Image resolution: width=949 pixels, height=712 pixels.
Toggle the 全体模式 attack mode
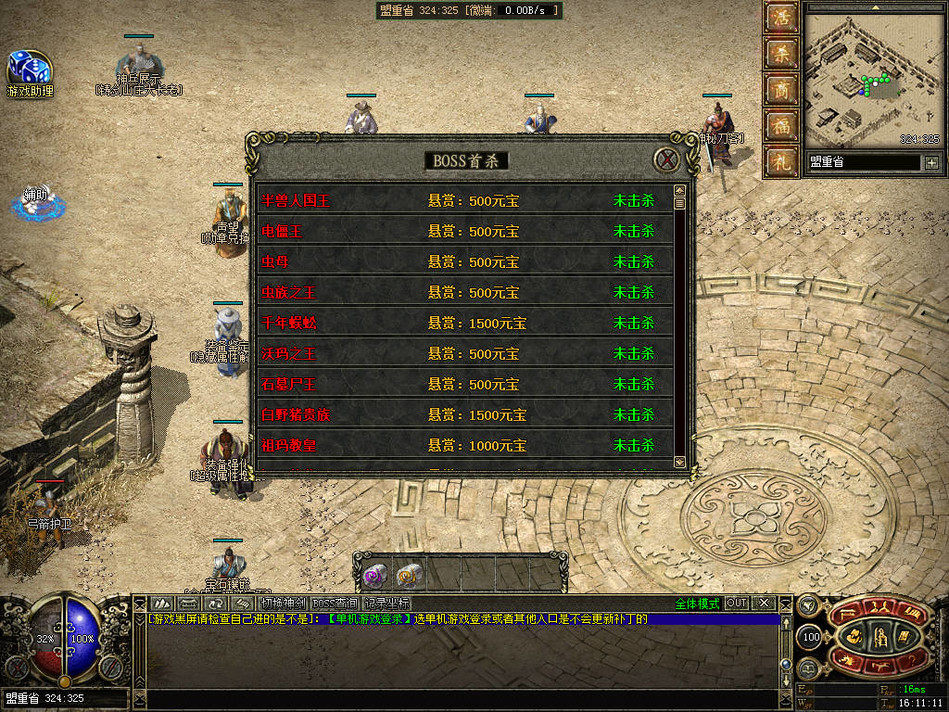click(x=697, y=603)
